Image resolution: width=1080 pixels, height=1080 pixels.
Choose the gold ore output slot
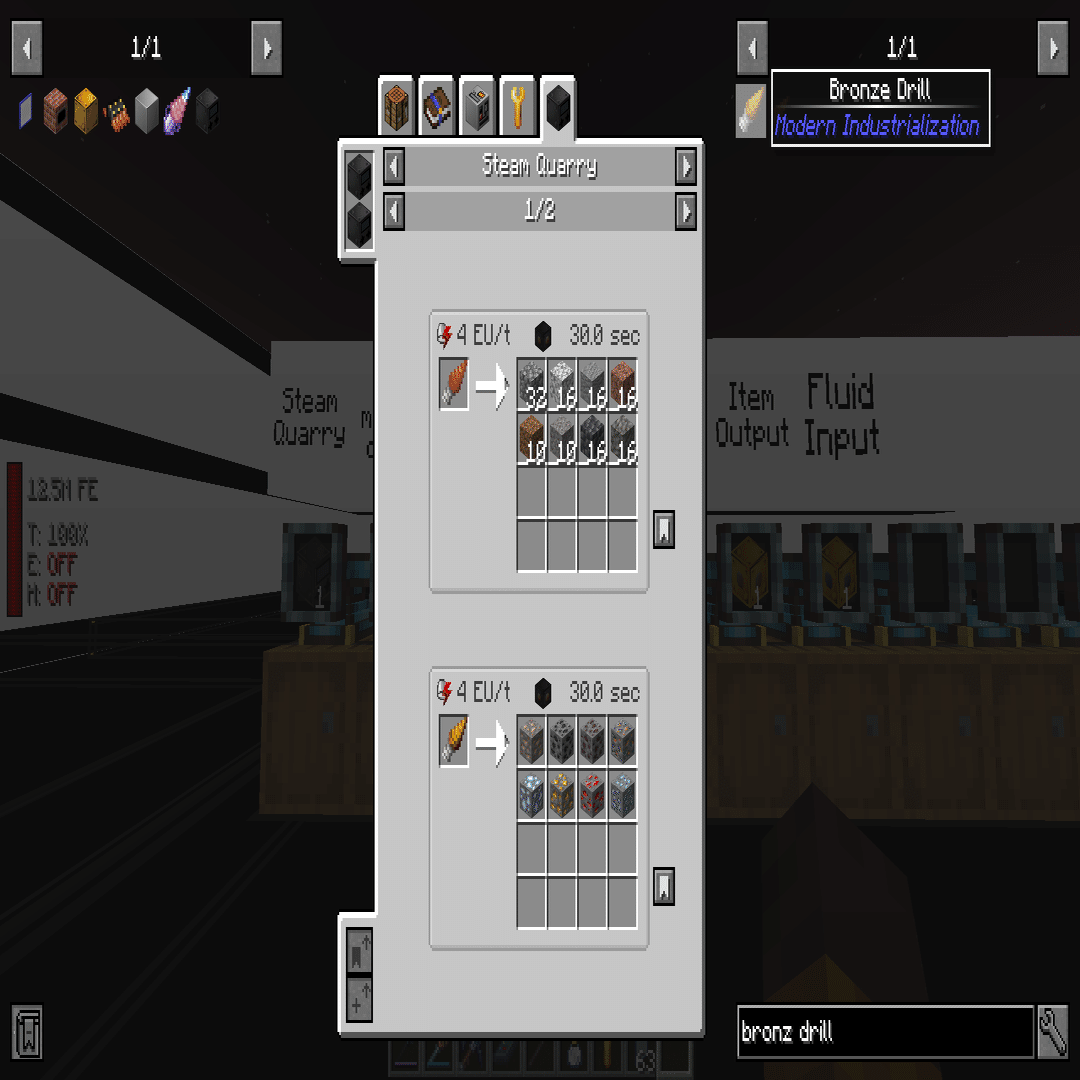tap(562, 797)
